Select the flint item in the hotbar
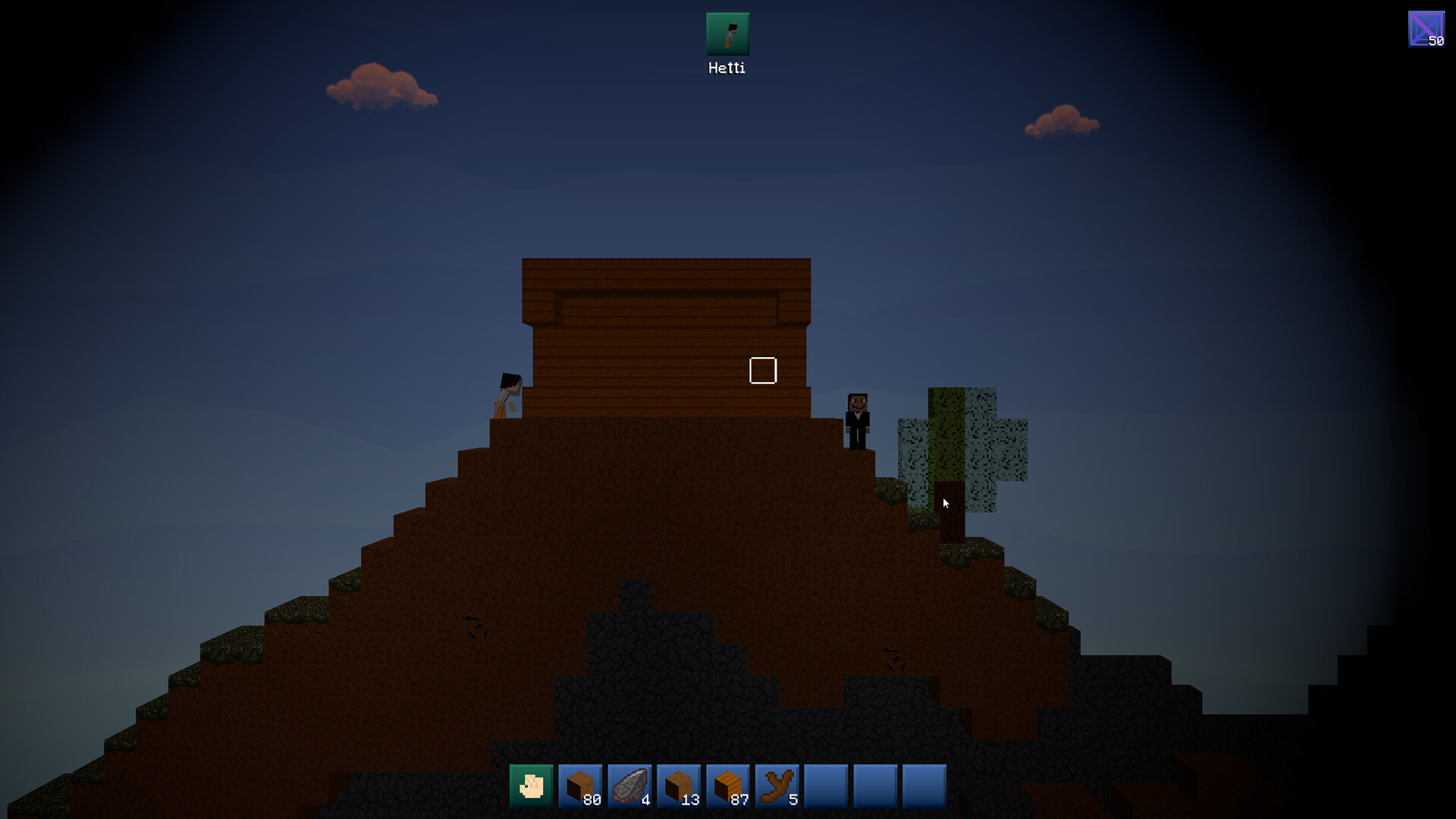The height and width of the screenshot is (819, 1456). click(630, 786)
